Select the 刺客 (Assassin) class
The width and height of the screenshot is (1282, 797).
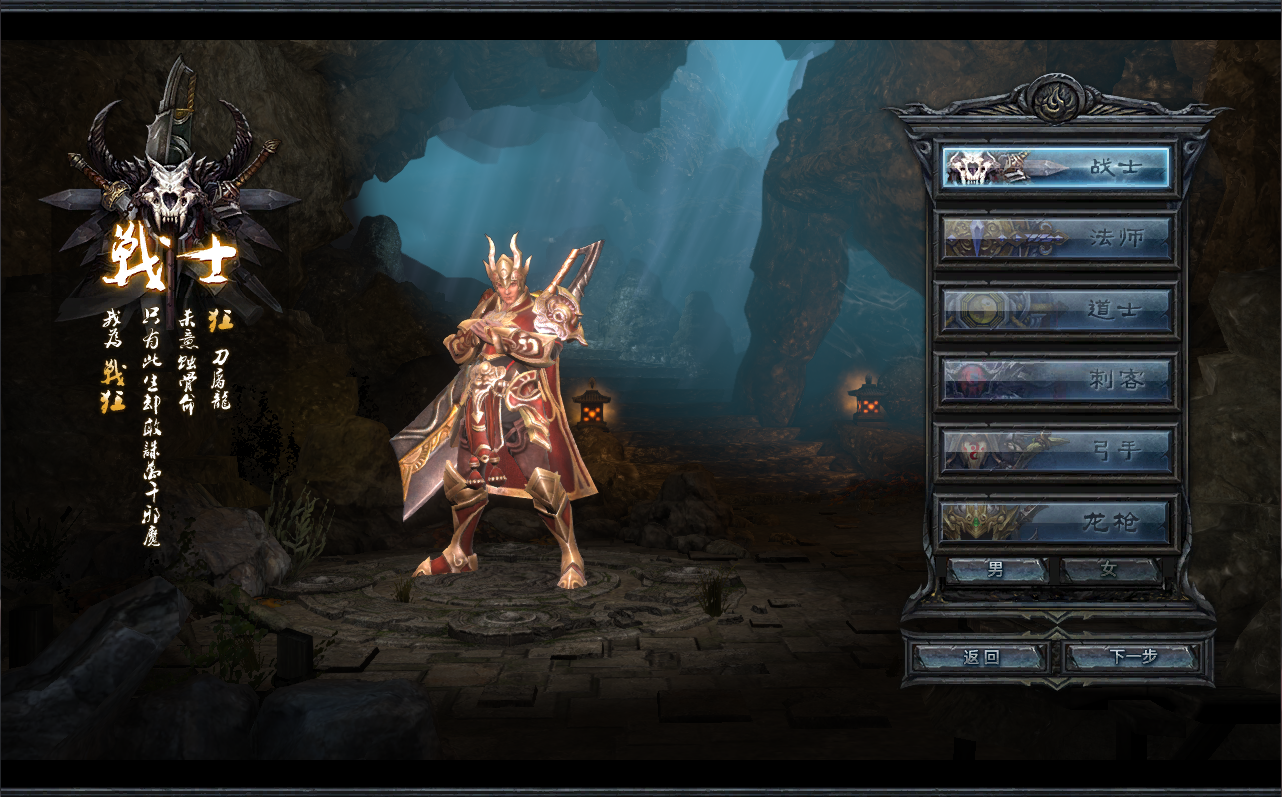[1056, 381]
